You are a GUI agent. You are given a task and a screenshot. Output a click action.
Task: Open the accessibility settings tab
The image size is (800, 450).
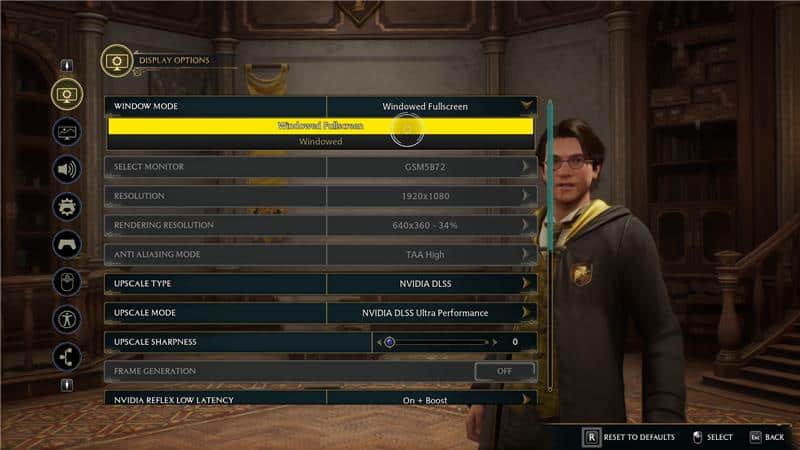pyautogui.click(x=67, y=319)
